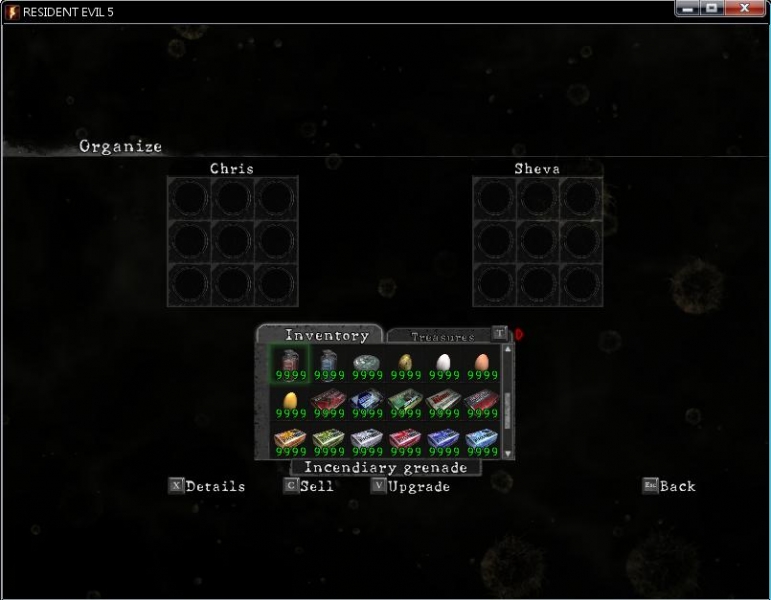The image size is (771, 600).
Task: Select the red incendiary grenade item
Action: click(290, 360)
